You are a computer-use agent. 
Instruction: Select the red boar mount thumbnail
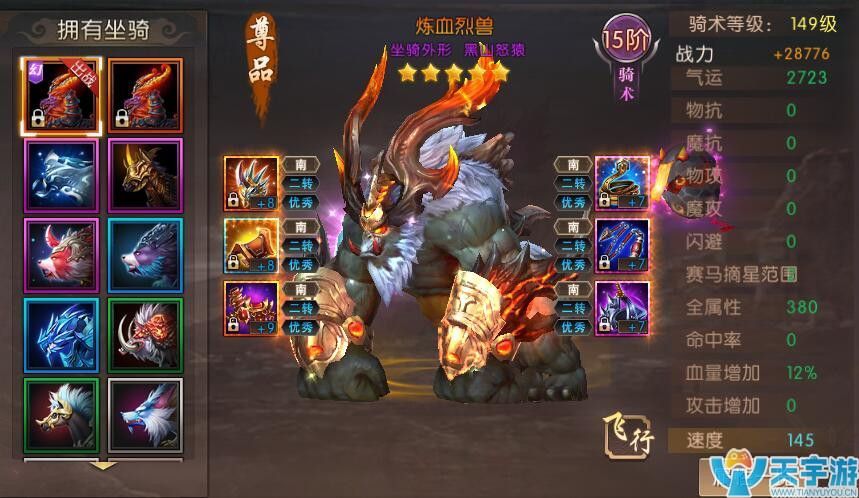(62, 256)
